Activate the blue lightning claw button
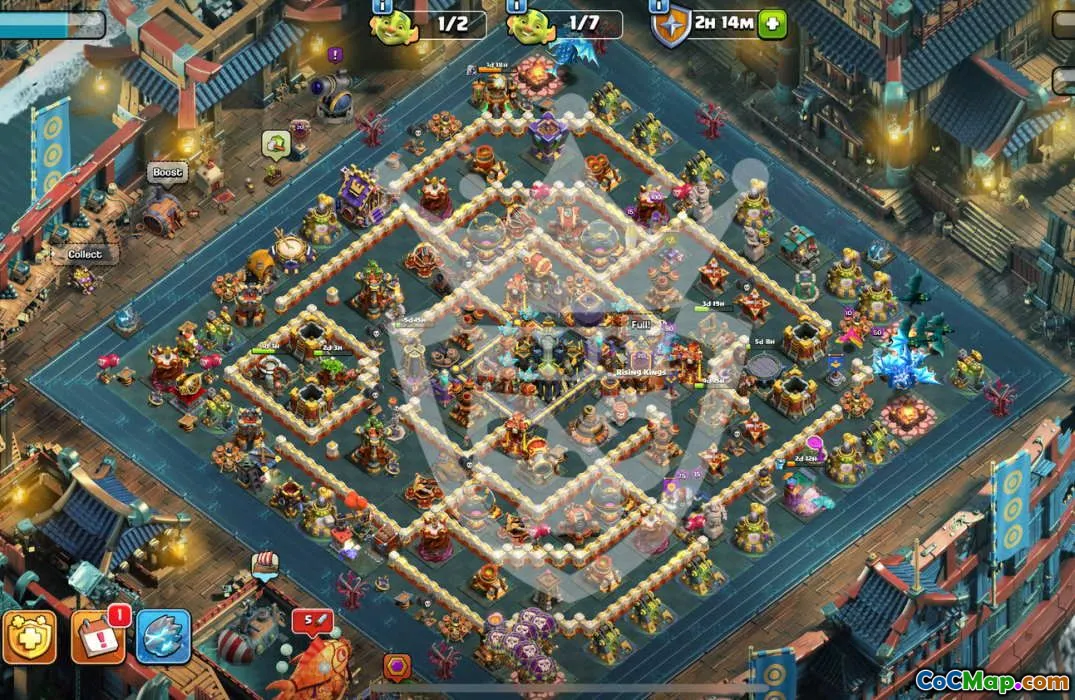 (x=163, y=637)
